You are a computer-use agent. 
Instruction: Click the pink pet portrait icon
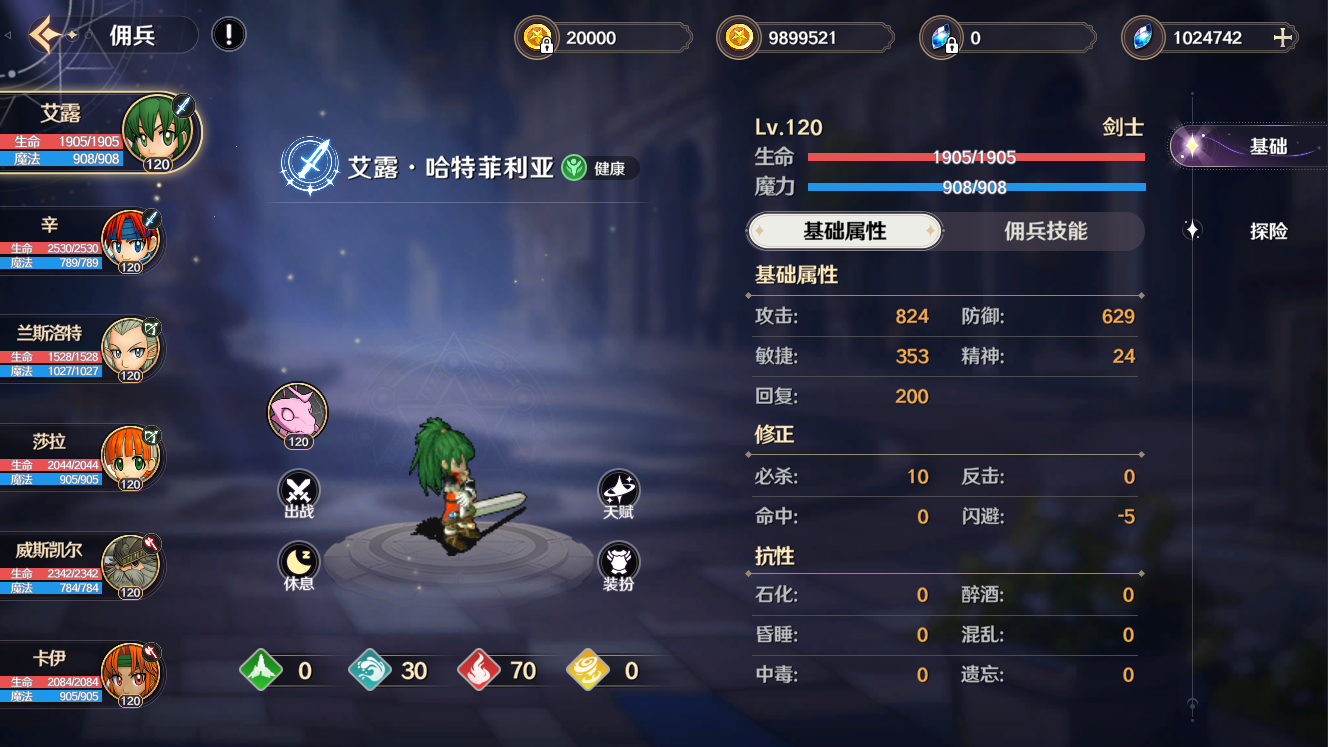tap(298, 412)
